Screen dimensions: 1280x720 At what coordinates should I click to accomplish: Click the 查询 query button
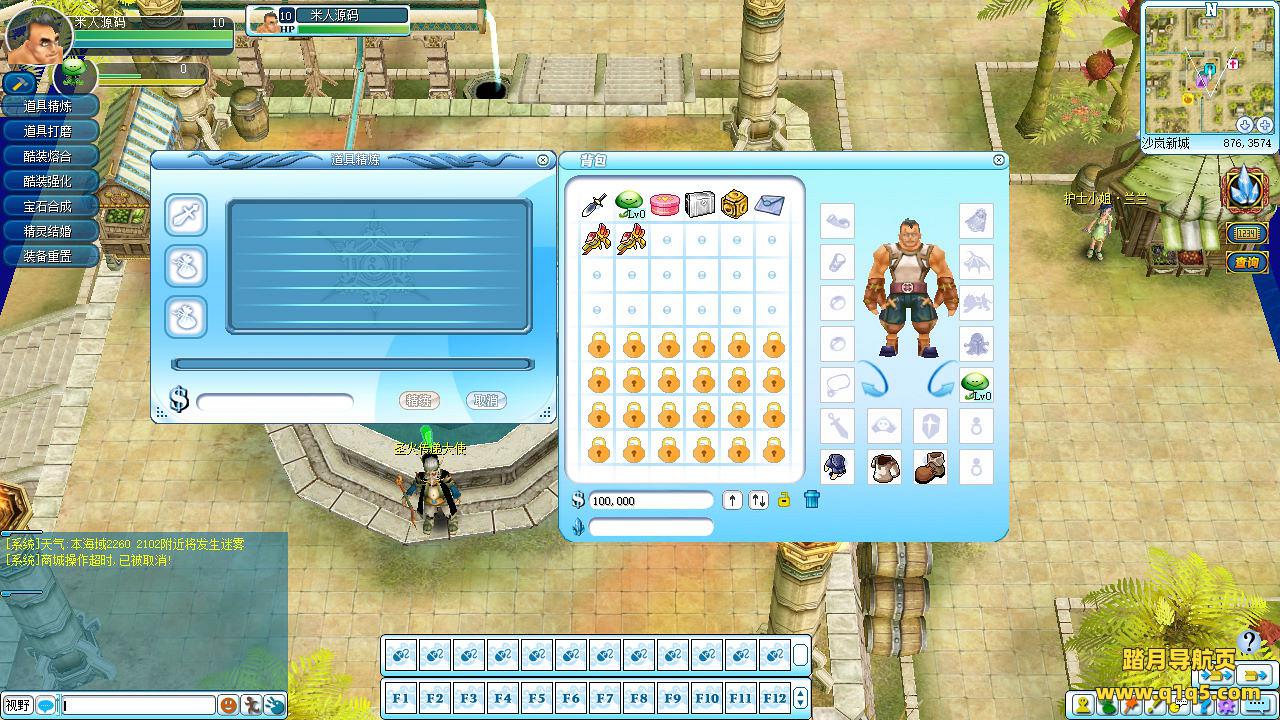1246,262
